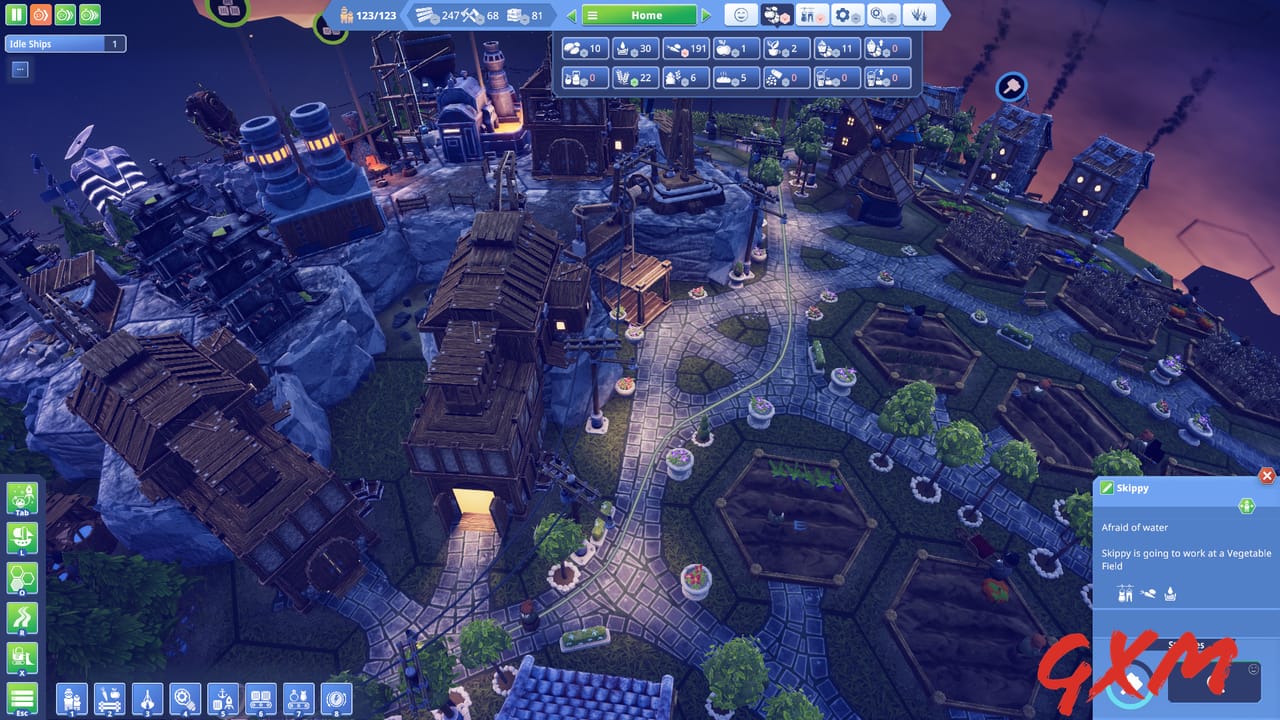The image size is (1280, 720).
Task: Toggle the happiness overlay with the smiley icon
Action: click(741, 15)
